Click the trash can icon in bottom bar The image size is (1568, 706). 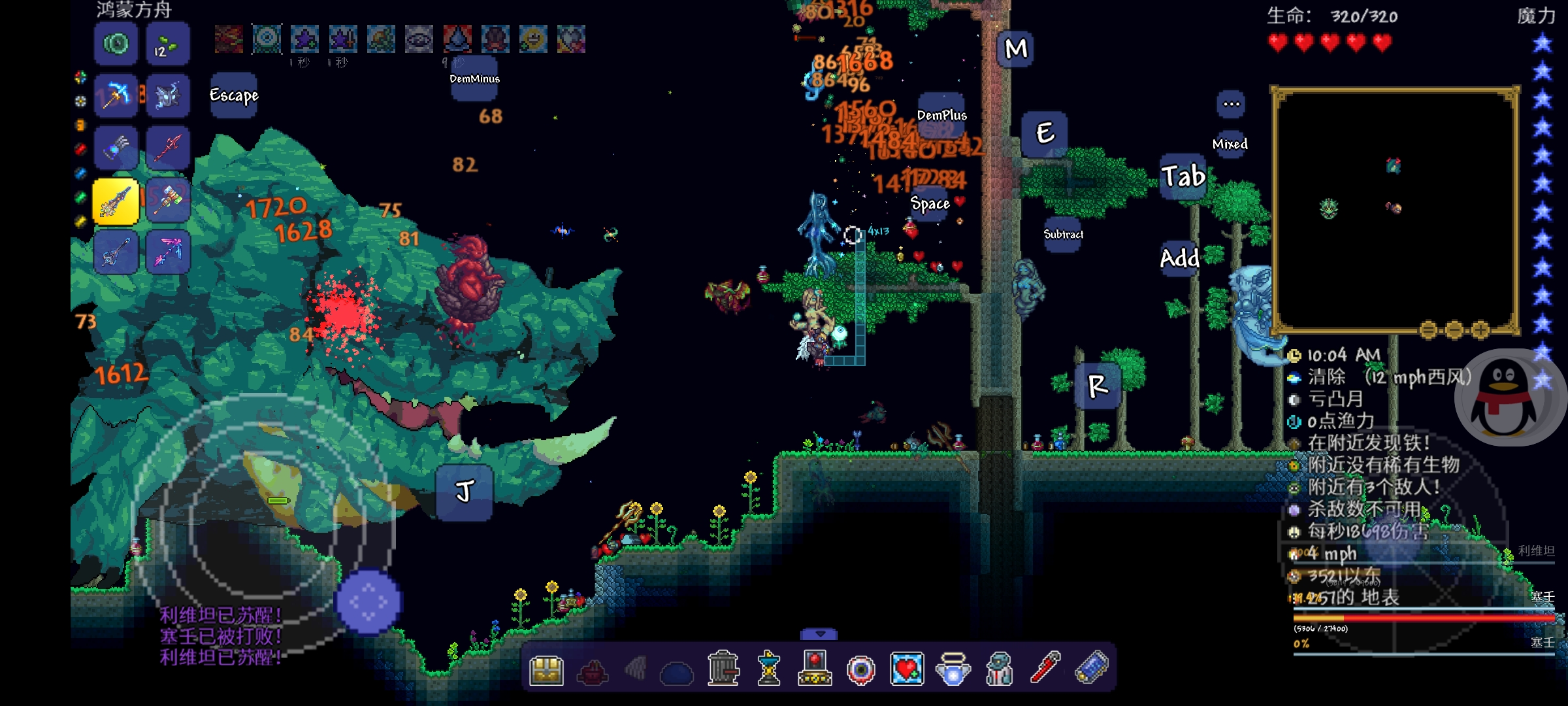[723, 668]
